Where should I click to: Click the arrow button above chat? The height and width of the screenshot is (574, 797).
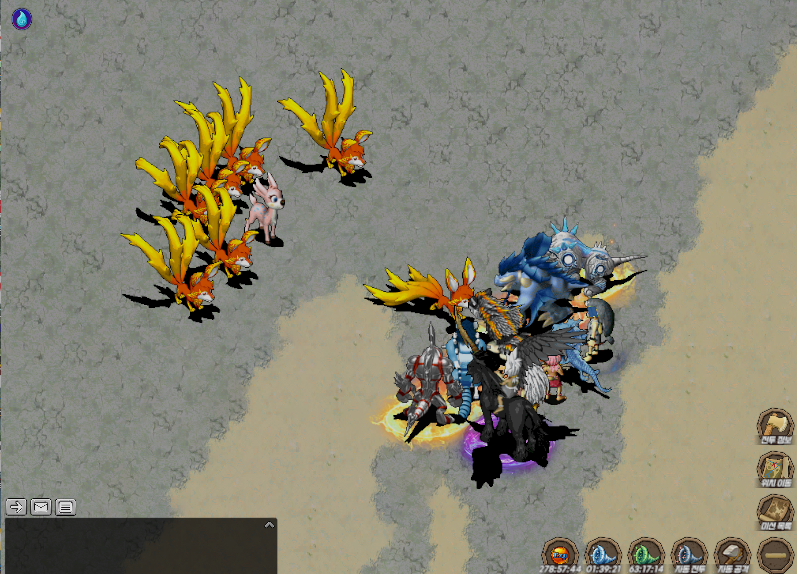click(x=16, y=506)
